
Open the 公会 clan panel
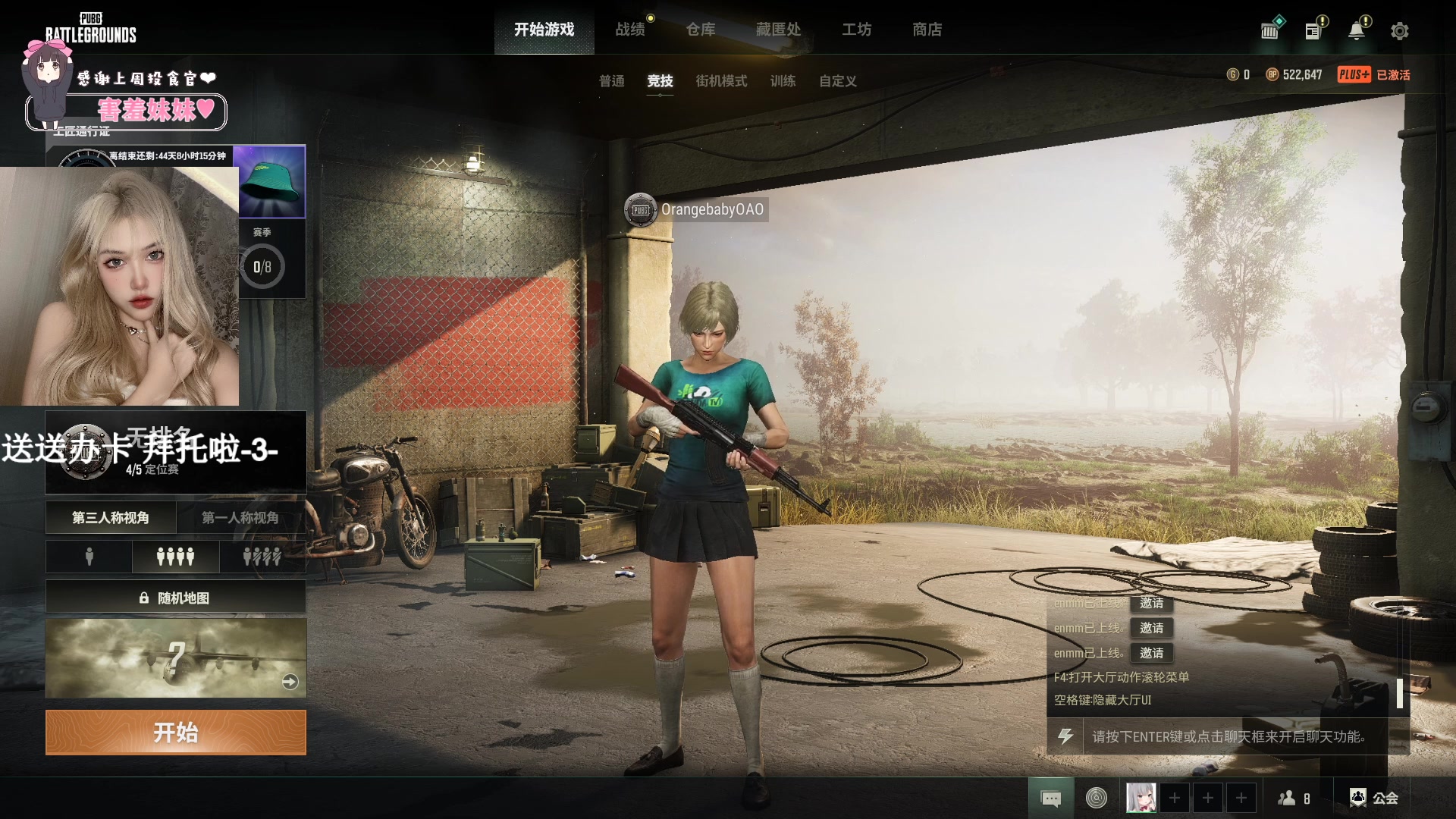[x=1374, y=798]
